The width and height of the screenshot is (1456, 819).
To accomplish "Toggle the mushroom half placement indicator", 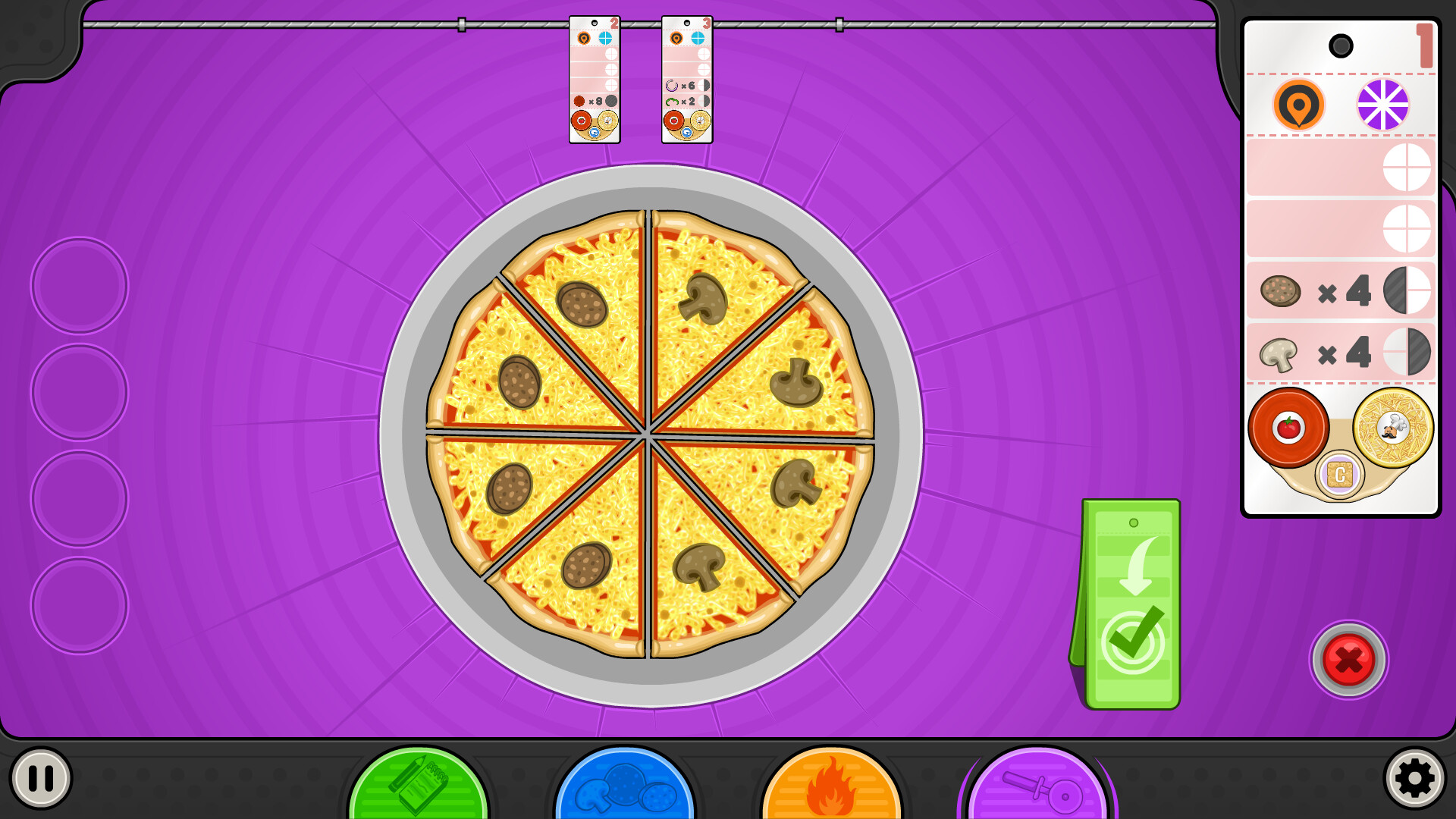I will coord(1407,353).
